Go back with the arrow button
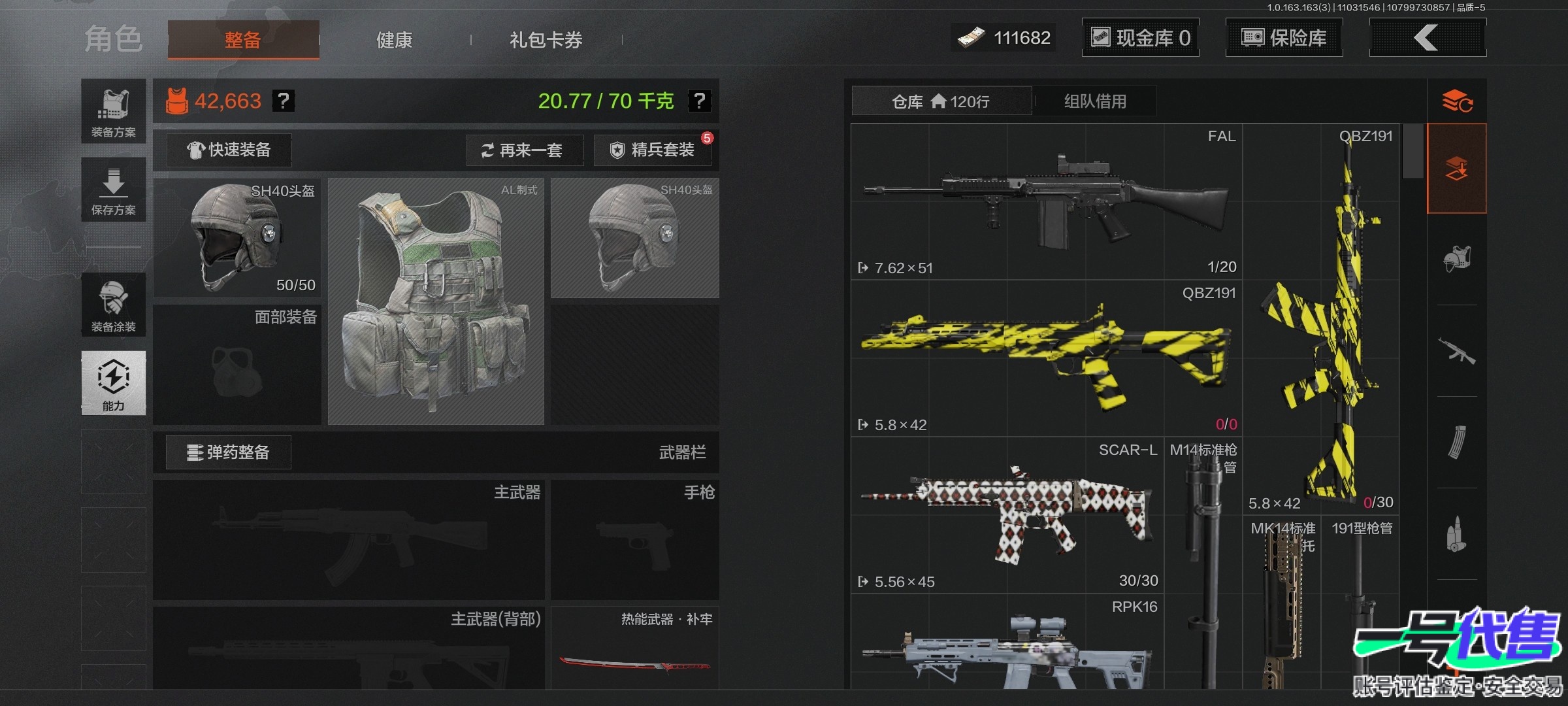 tap(1427, 38)
